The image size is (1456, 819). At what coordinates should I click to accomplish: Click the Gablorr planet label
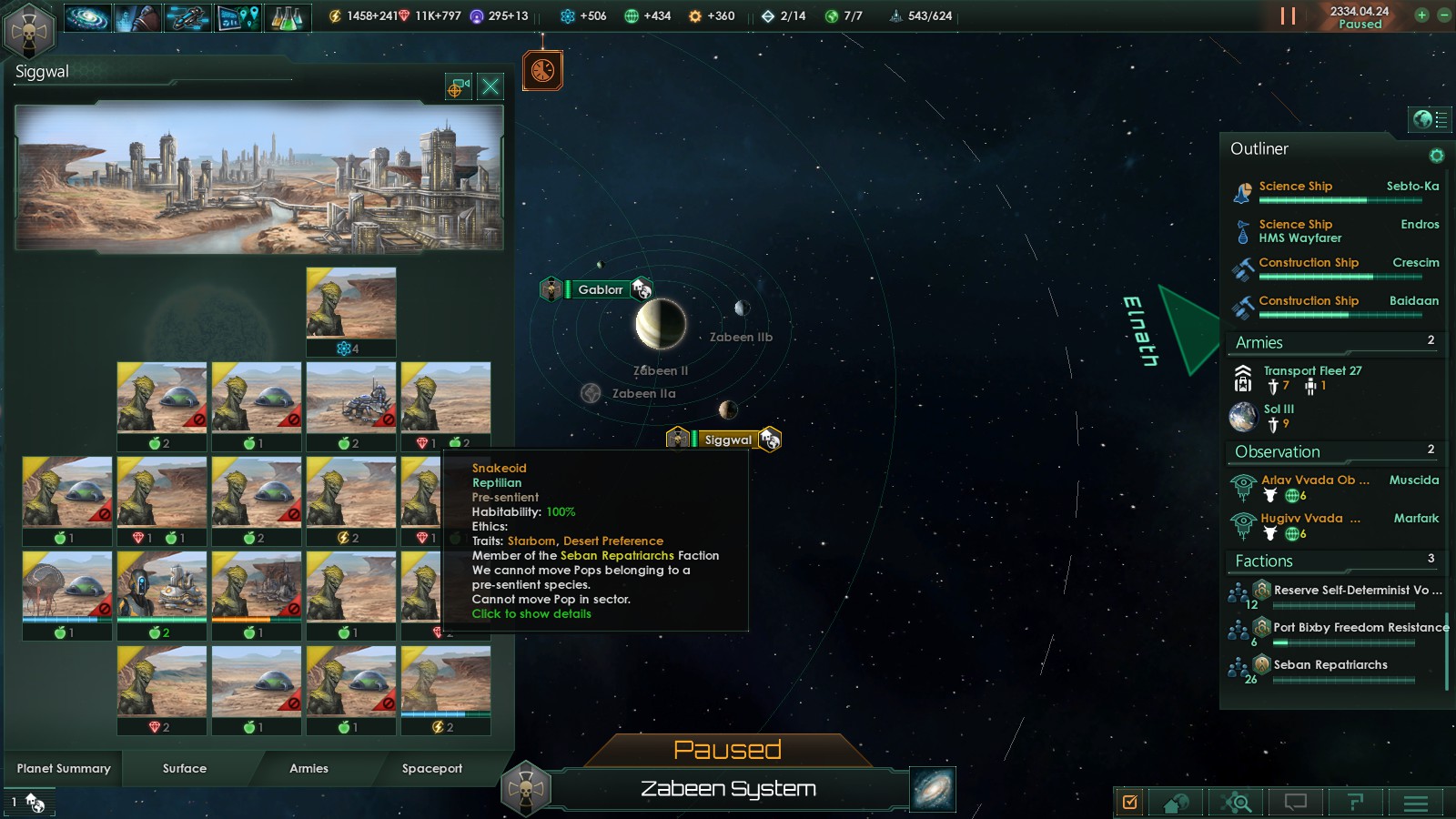601,289
